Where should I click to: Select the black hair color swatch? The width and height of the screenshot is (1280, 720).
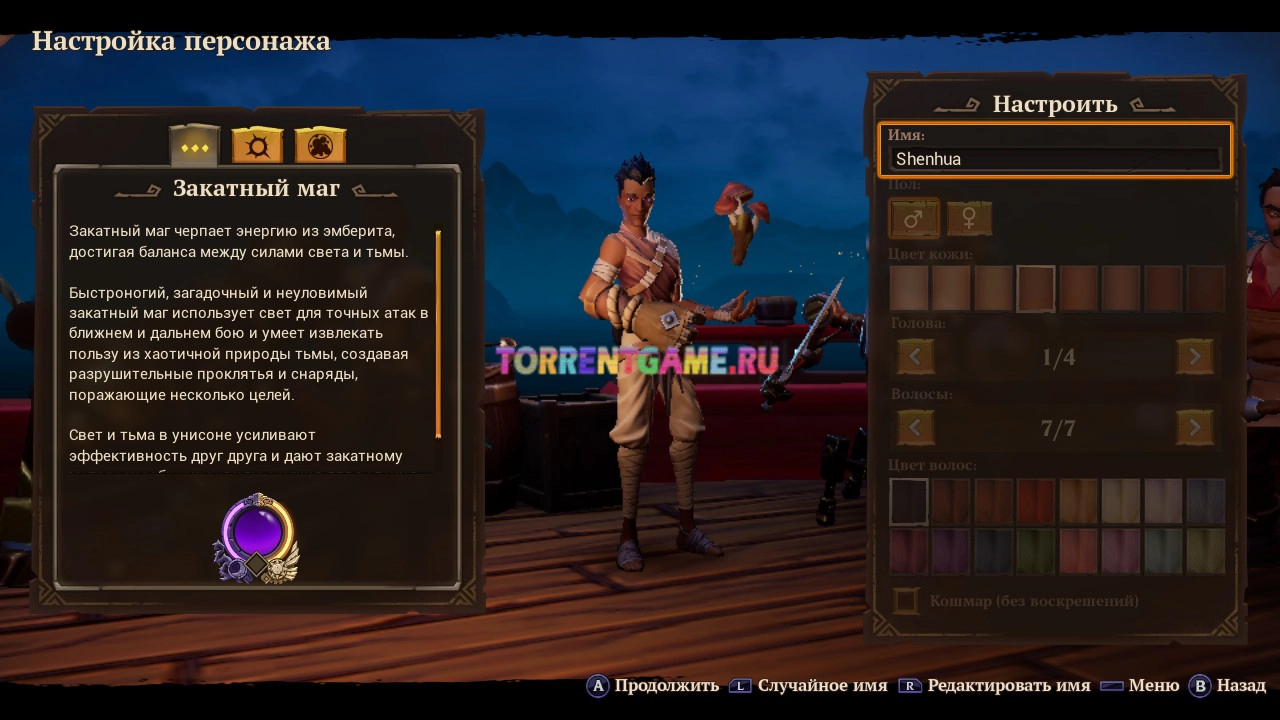(x=909, y=501)
